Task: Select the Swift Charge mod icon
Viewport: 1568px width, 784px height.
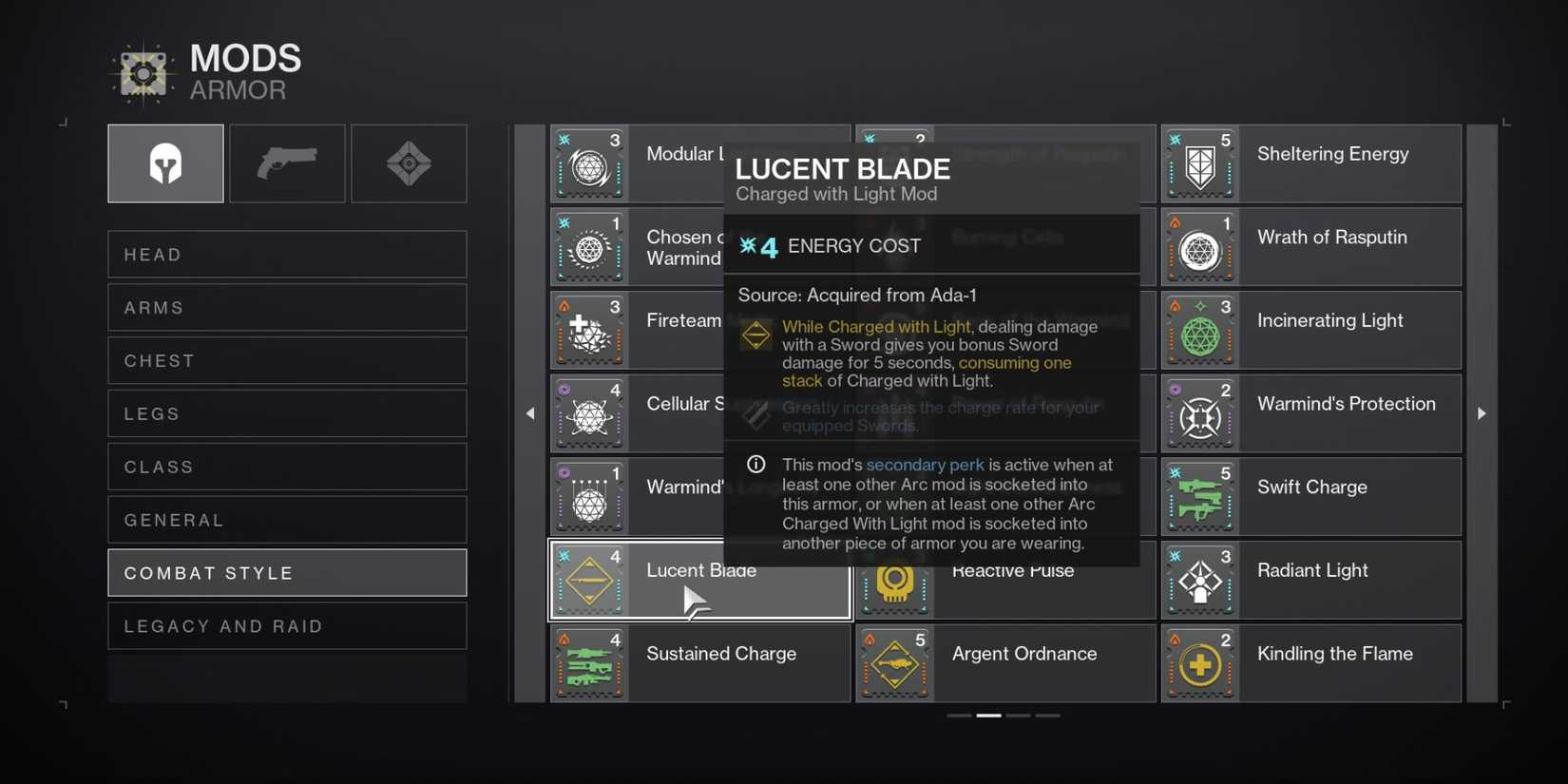Action: [x=1200, y=496]
